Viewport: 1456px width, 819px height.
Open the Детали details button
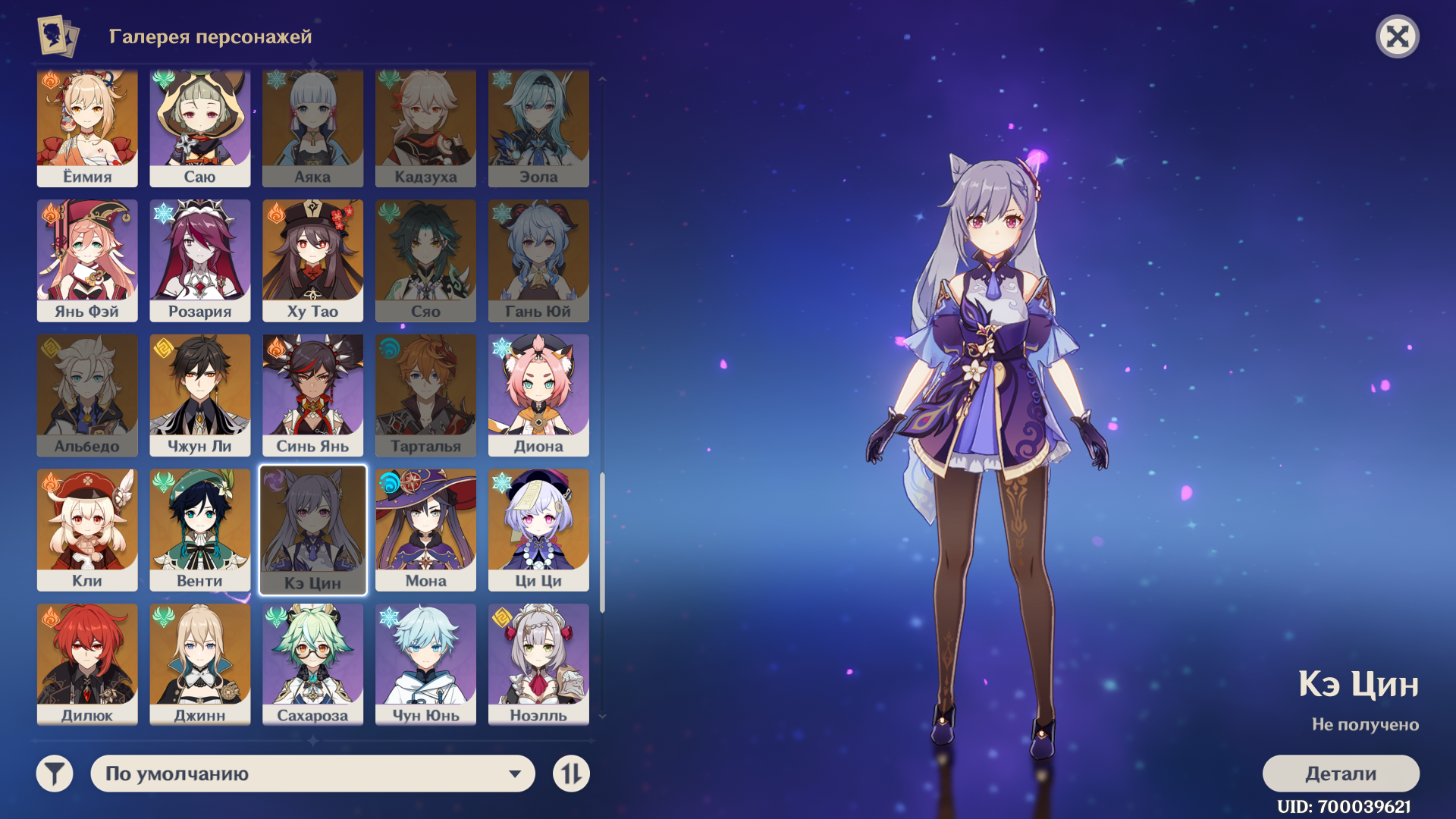(1340, 773)
